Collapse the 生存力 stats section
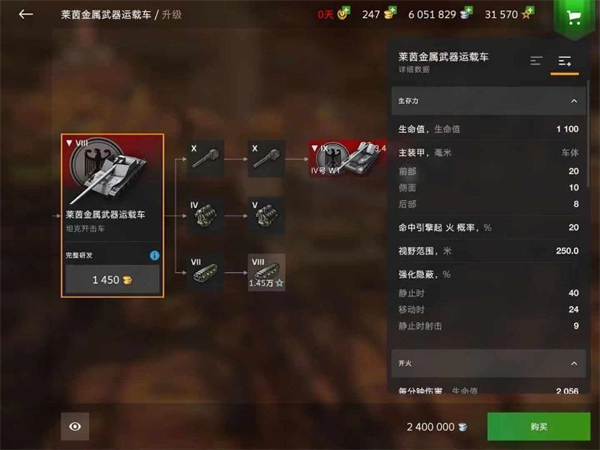The image size is (600, 450). pos(574,101)
